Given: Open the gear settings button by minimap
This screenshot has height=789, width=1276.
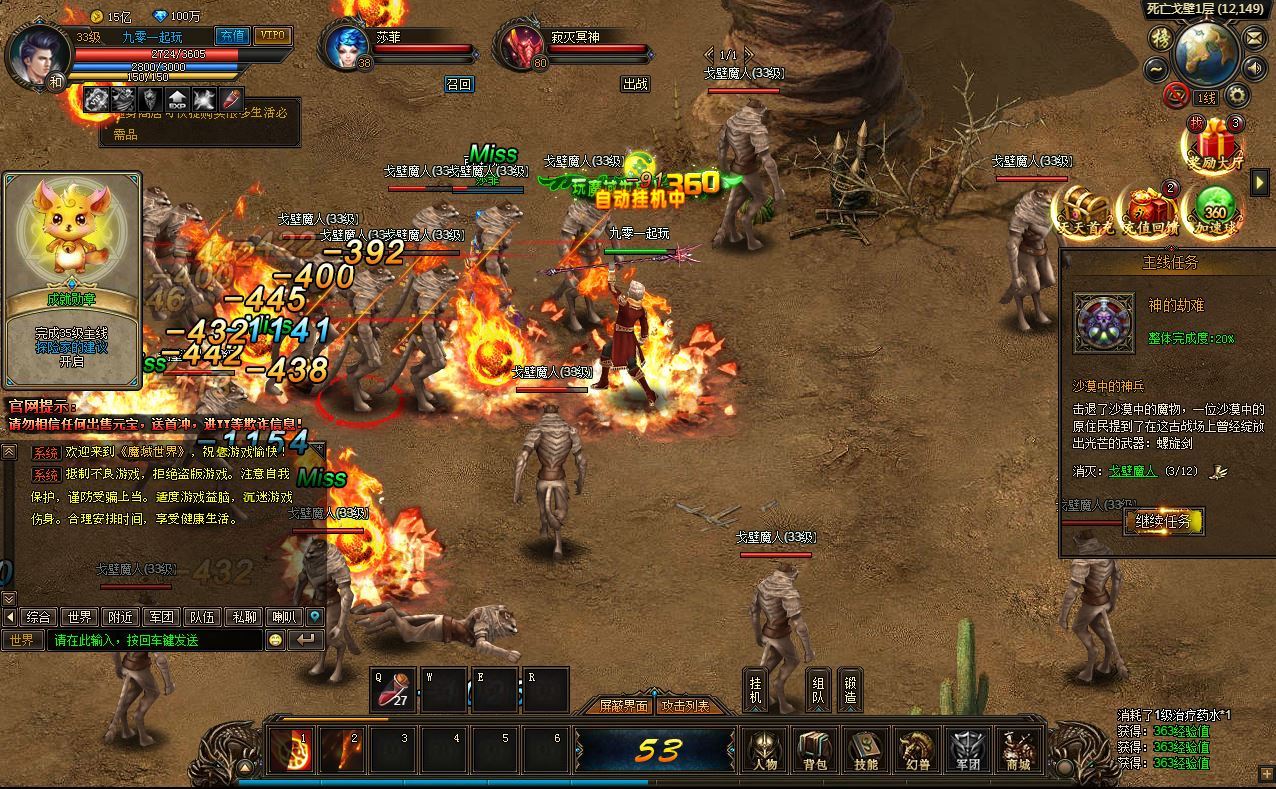Looking at the screenshot, I should pyautogui.click(x=1238, y=96).
